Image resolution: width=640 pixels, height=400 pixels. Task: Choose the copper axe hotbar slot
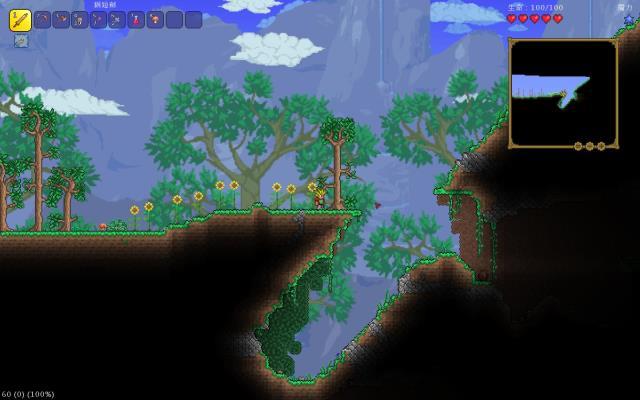click(x=62, y=19)
